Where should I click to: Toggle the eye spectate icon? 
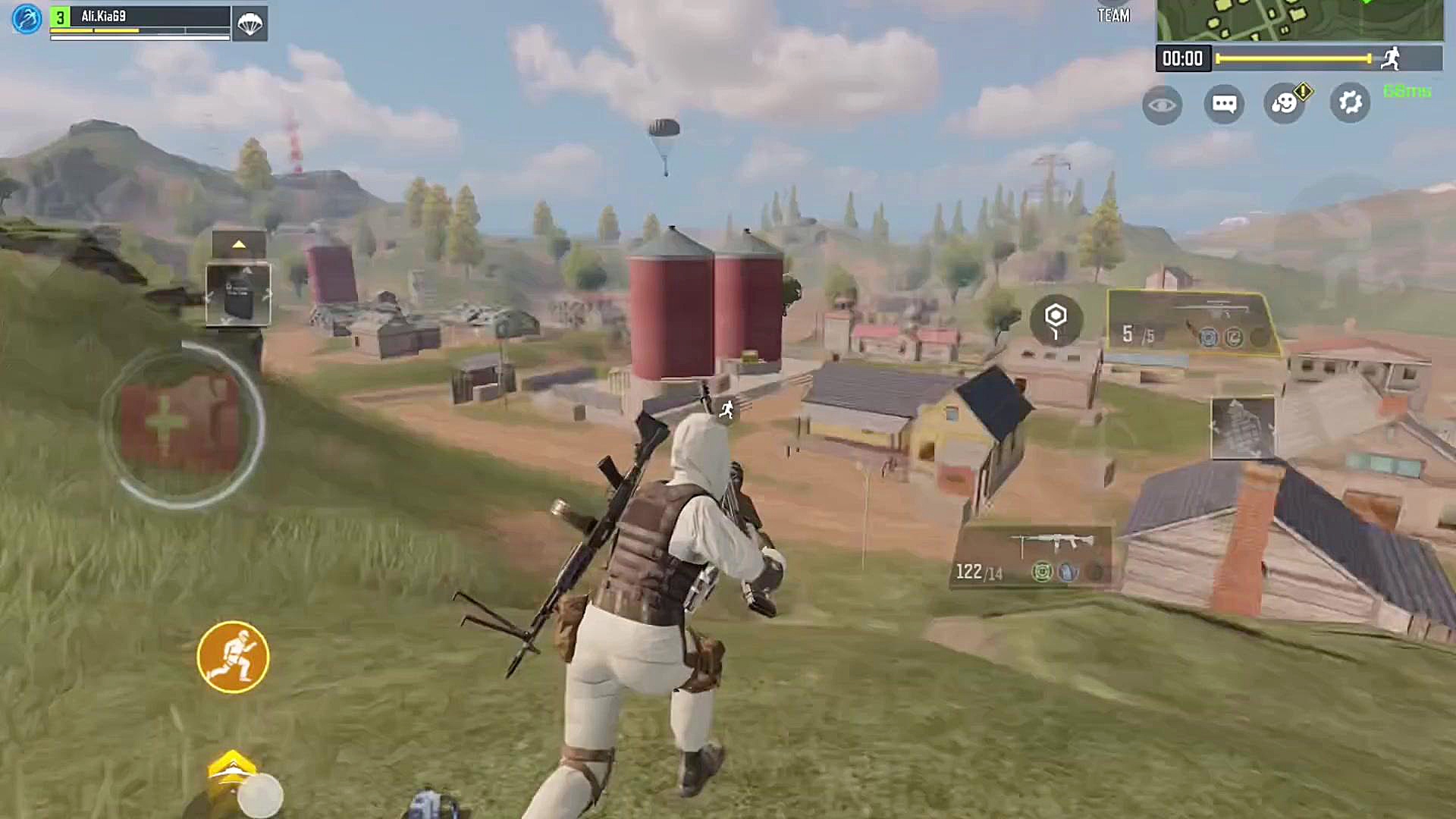point(1162,105)
